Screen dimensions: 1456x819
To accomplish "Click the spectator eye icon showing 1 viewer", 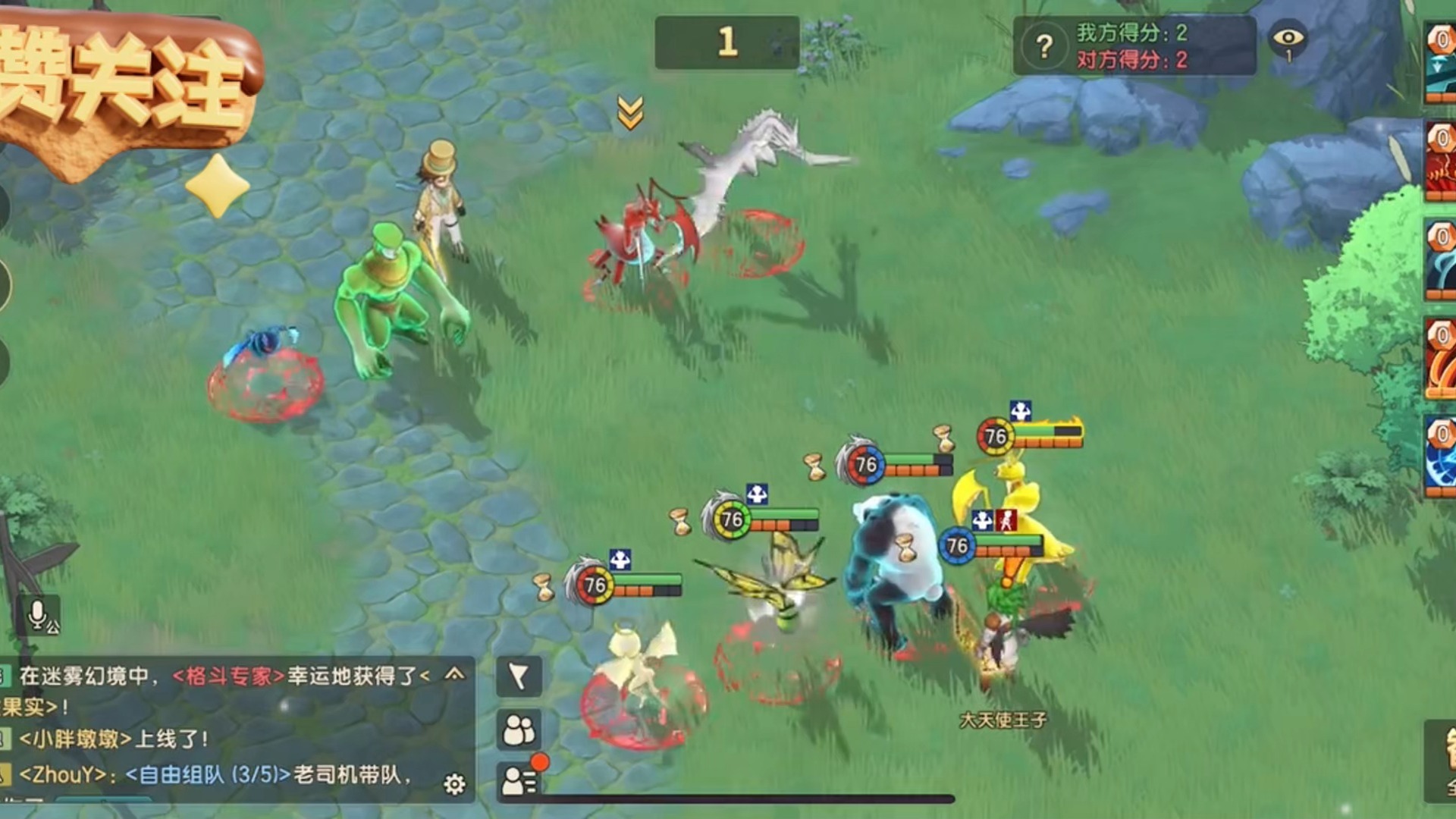I will click(x=1289, y=38).
